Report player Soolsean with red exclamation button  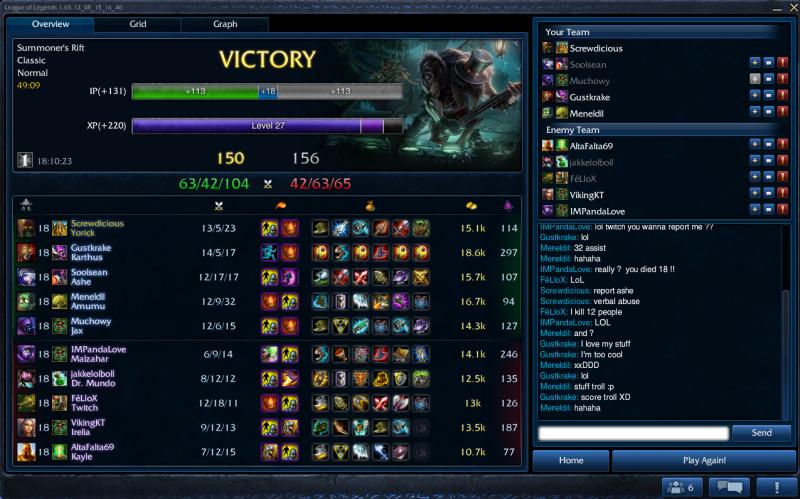coord(782,63)
